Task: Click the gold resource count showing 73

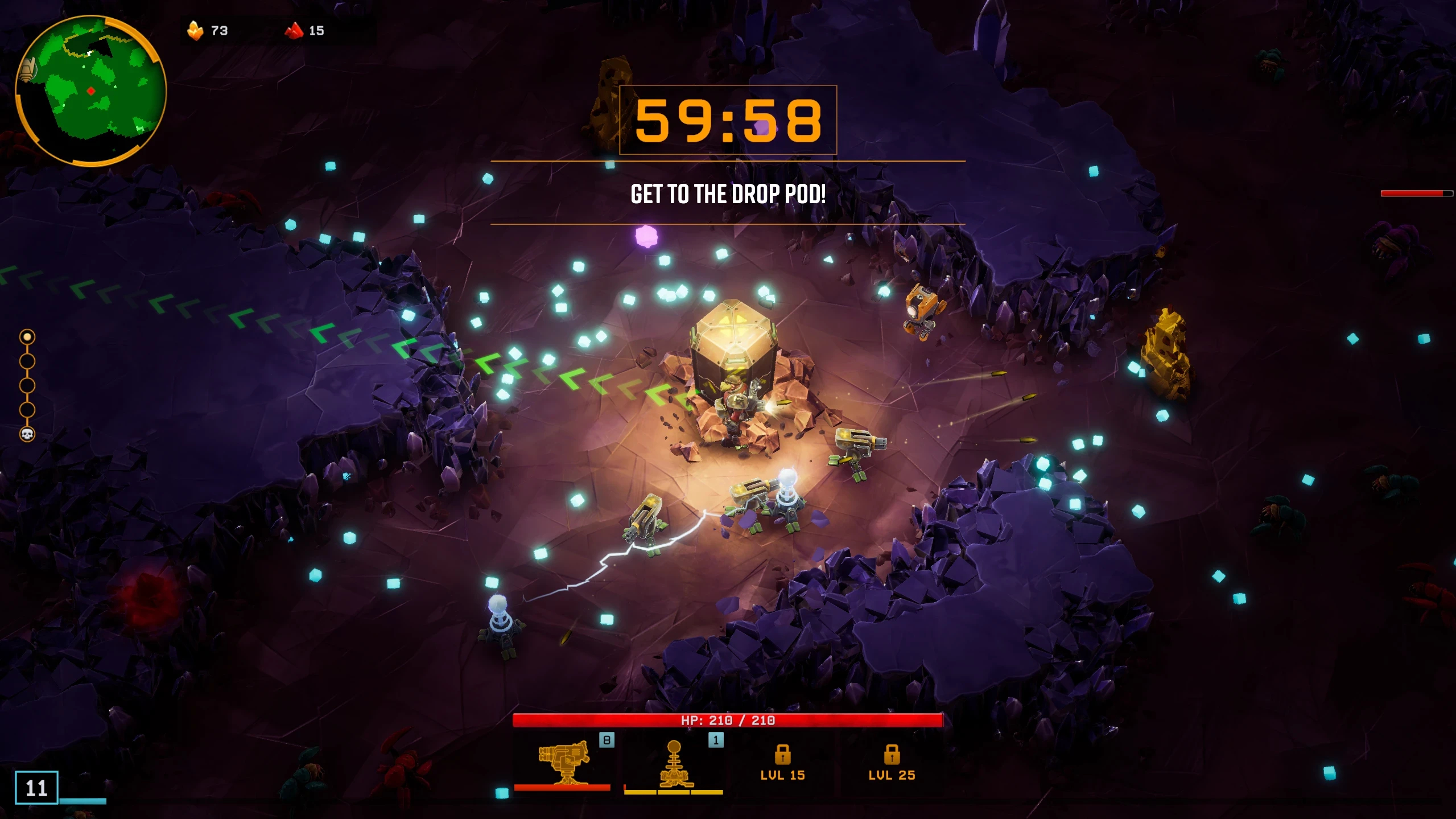Action: (x=219, y=30)
